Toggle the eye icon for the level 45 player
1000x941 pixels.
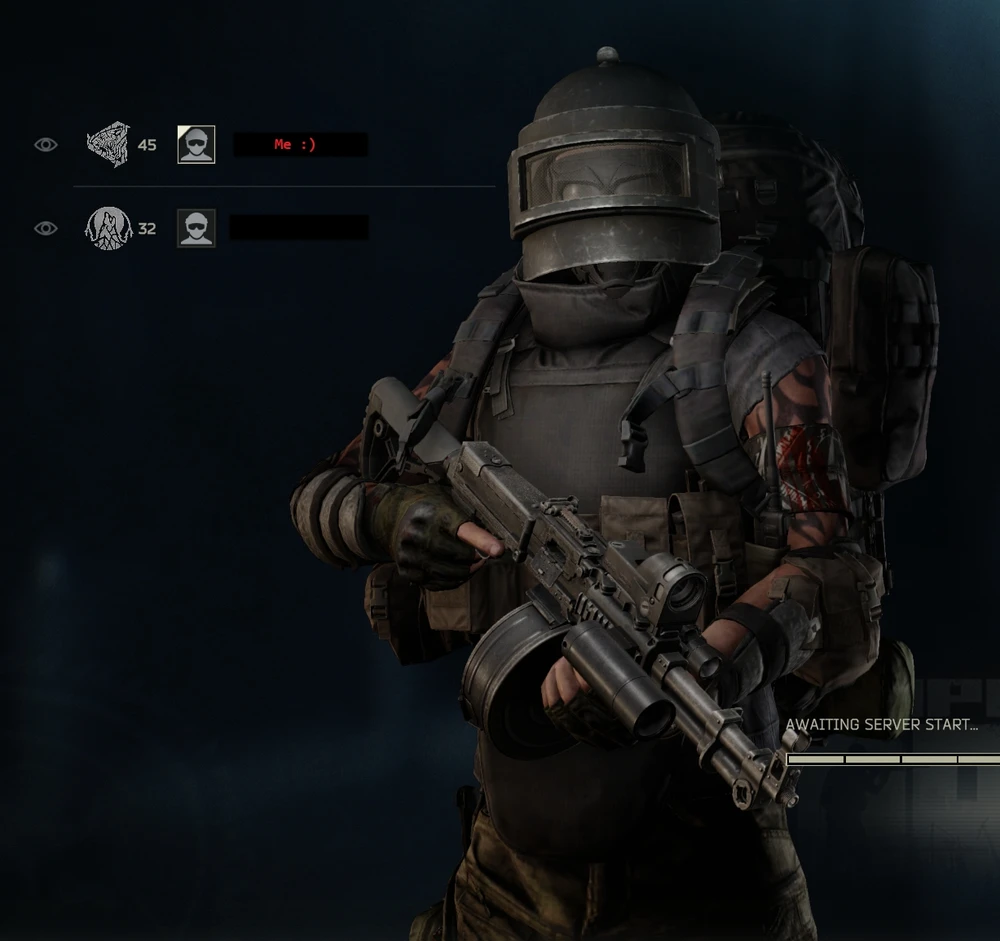[46, 145]
